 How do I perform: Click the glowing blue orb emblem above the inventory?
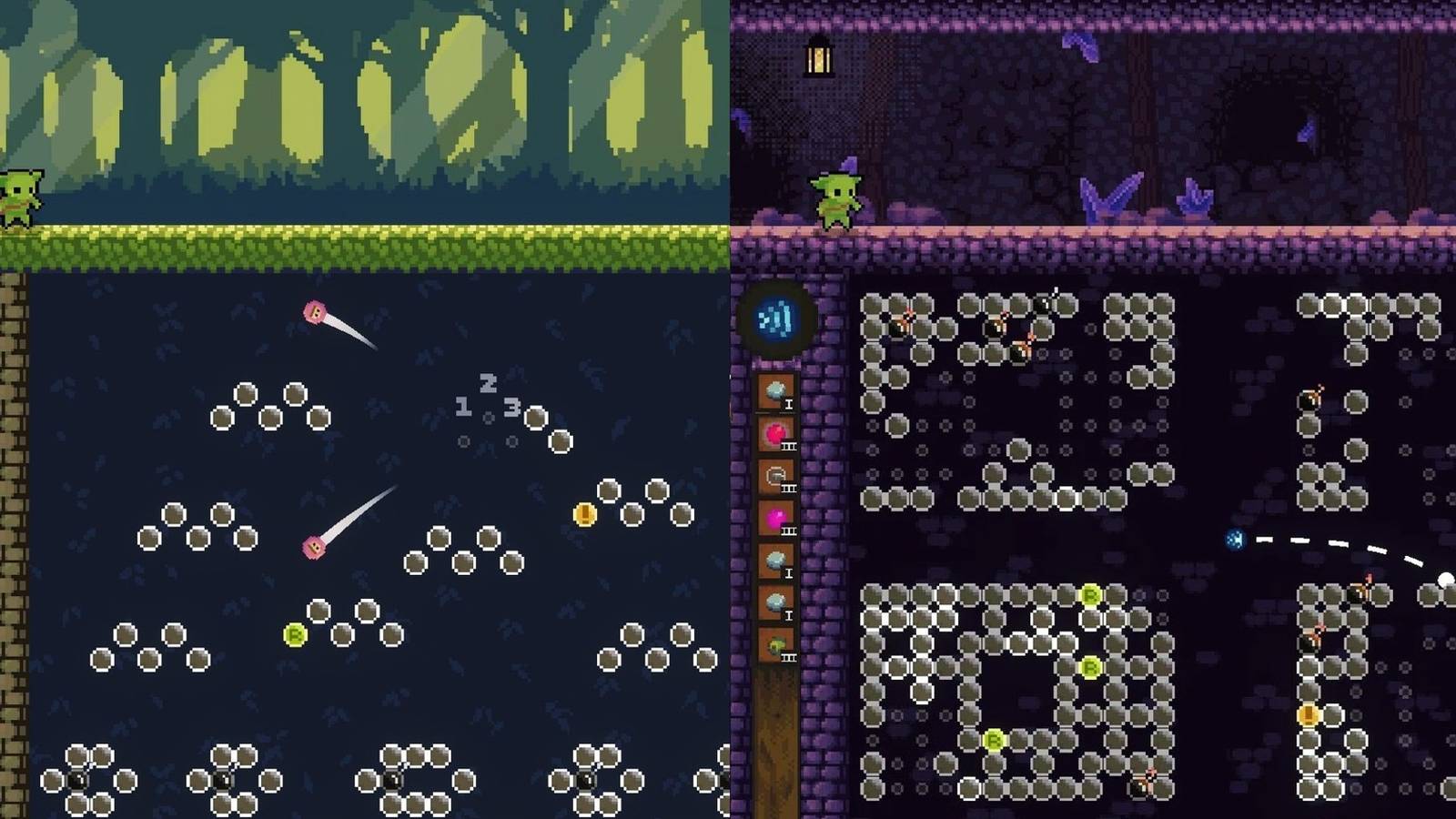tap(774, 319)
